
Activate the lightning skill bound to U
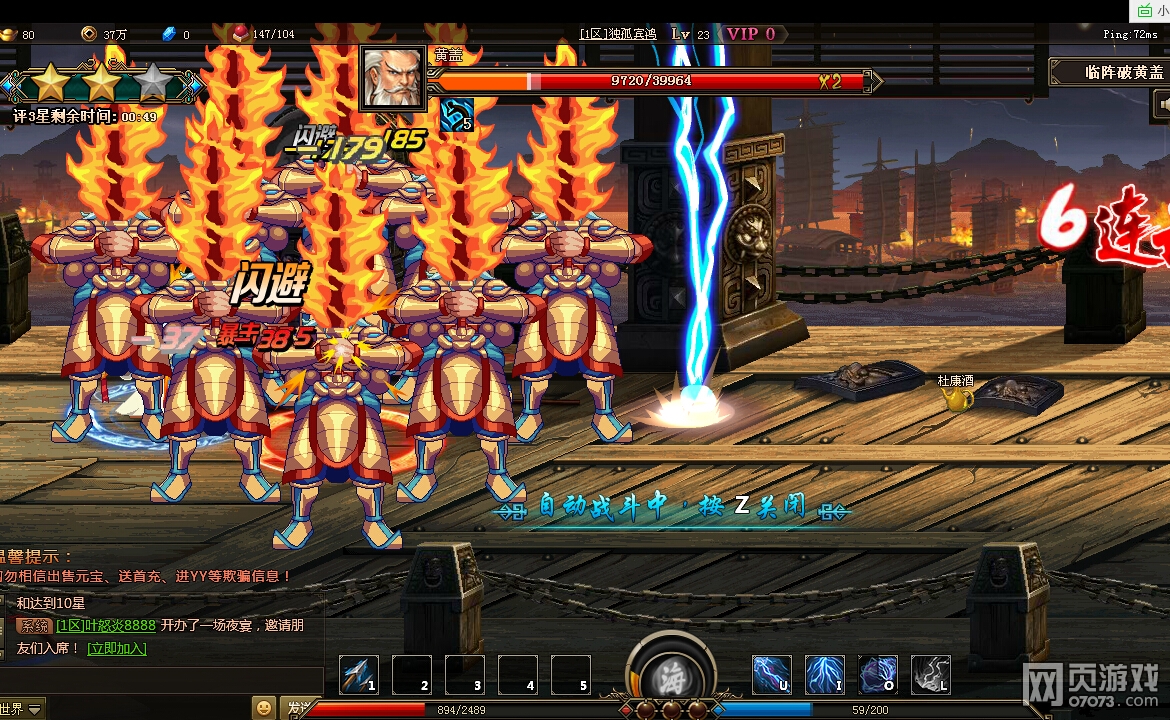point(771,675)
